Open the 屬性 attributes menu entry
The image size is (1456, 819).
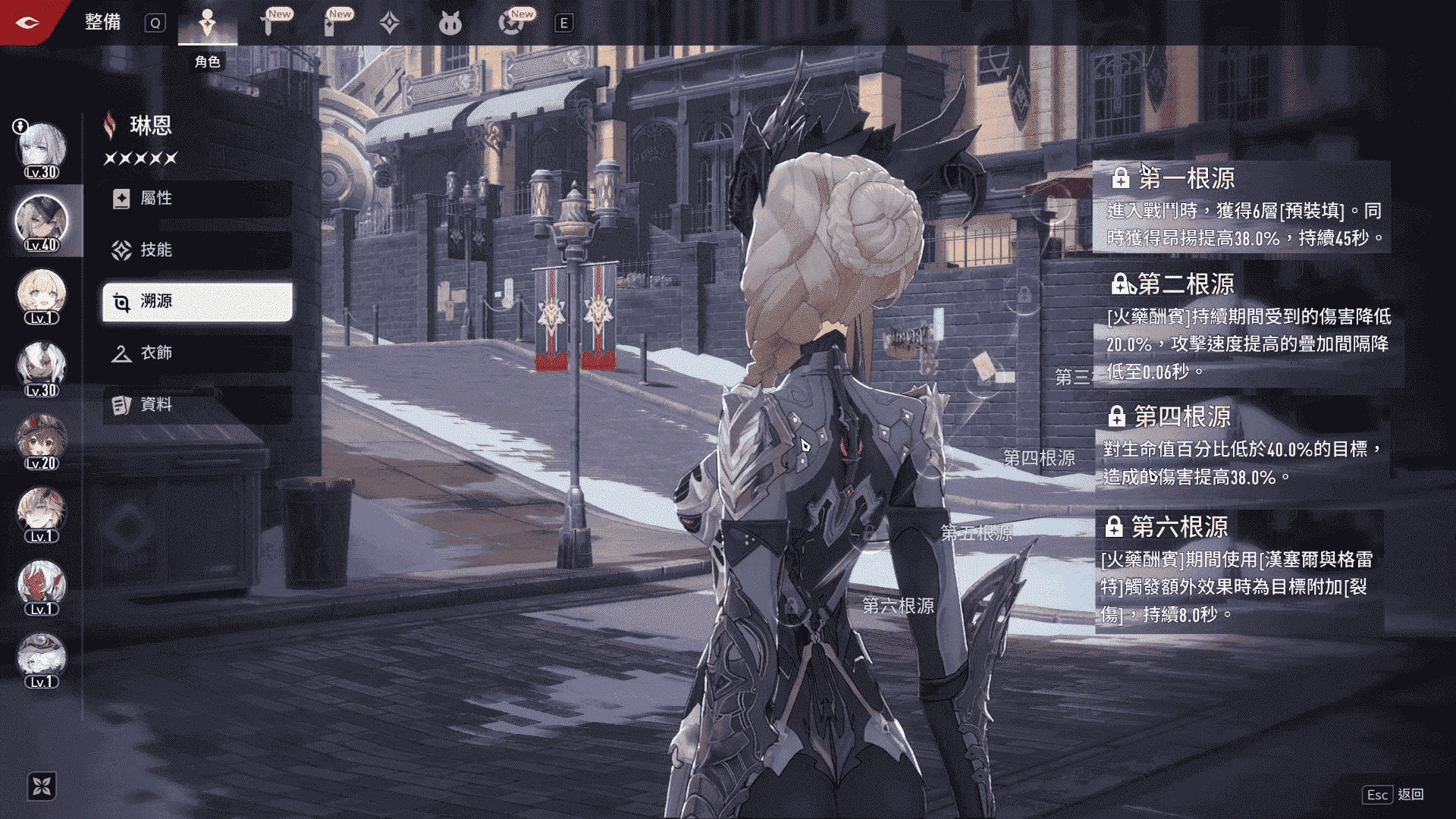[x=196, y=199]
